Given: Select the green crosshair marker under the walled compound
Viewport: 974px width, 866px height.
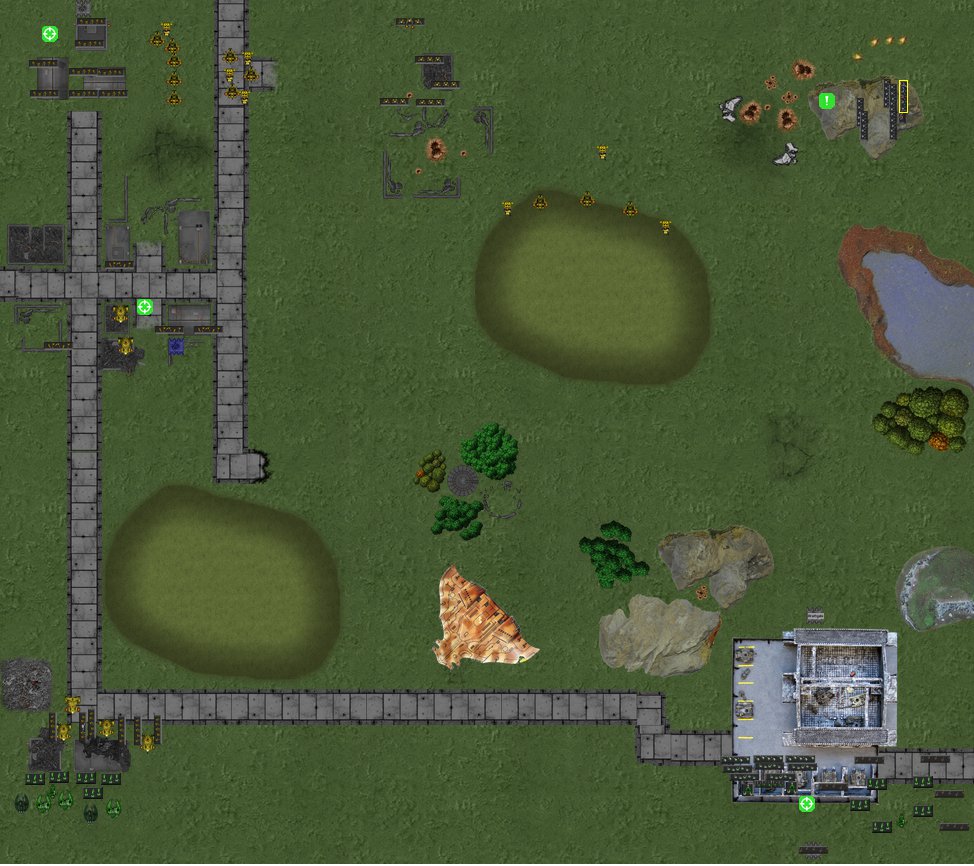Looking at the screenshot, I should click(807, 803).
